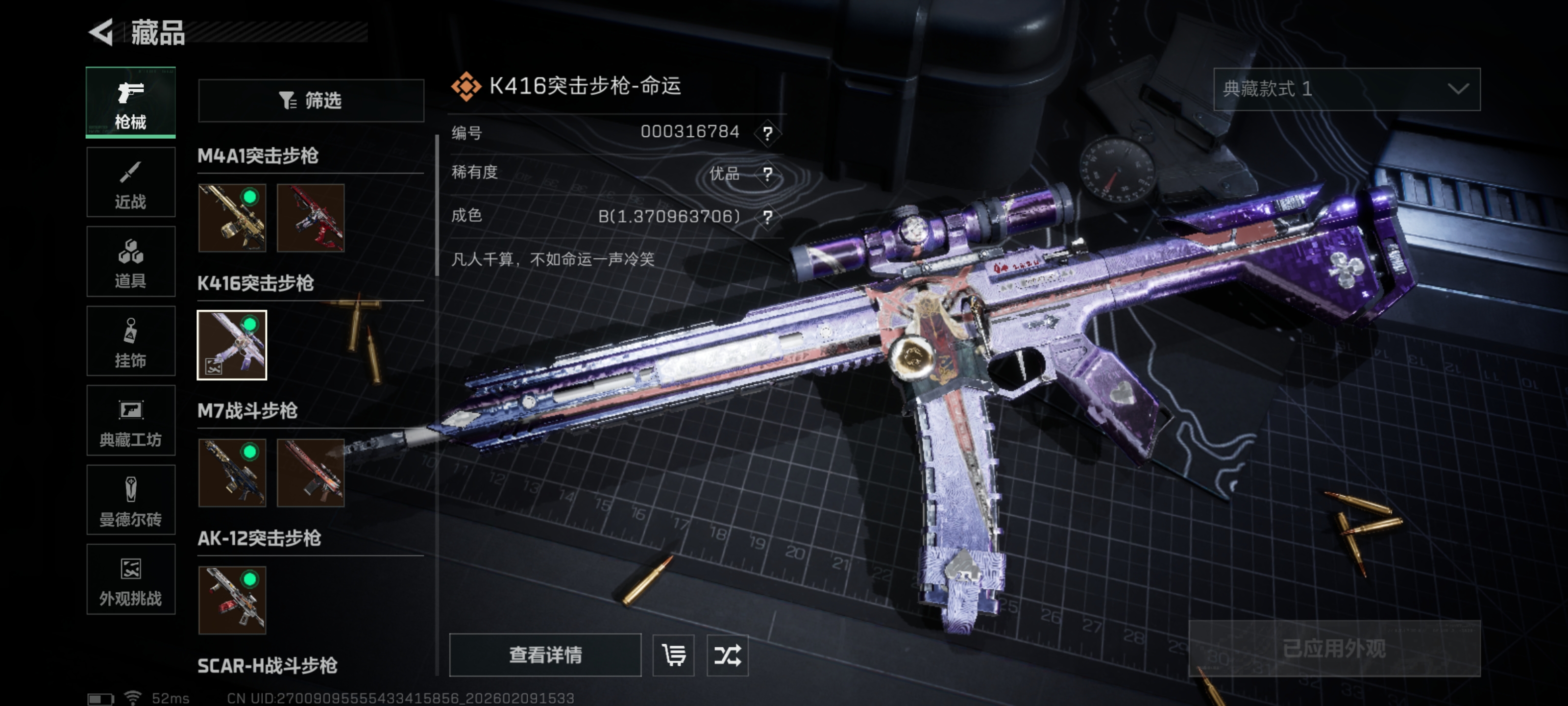This screenshot has height=706, width=1568.
Task: Show the 挂饰 charms category
Action: tap(131, 341)
